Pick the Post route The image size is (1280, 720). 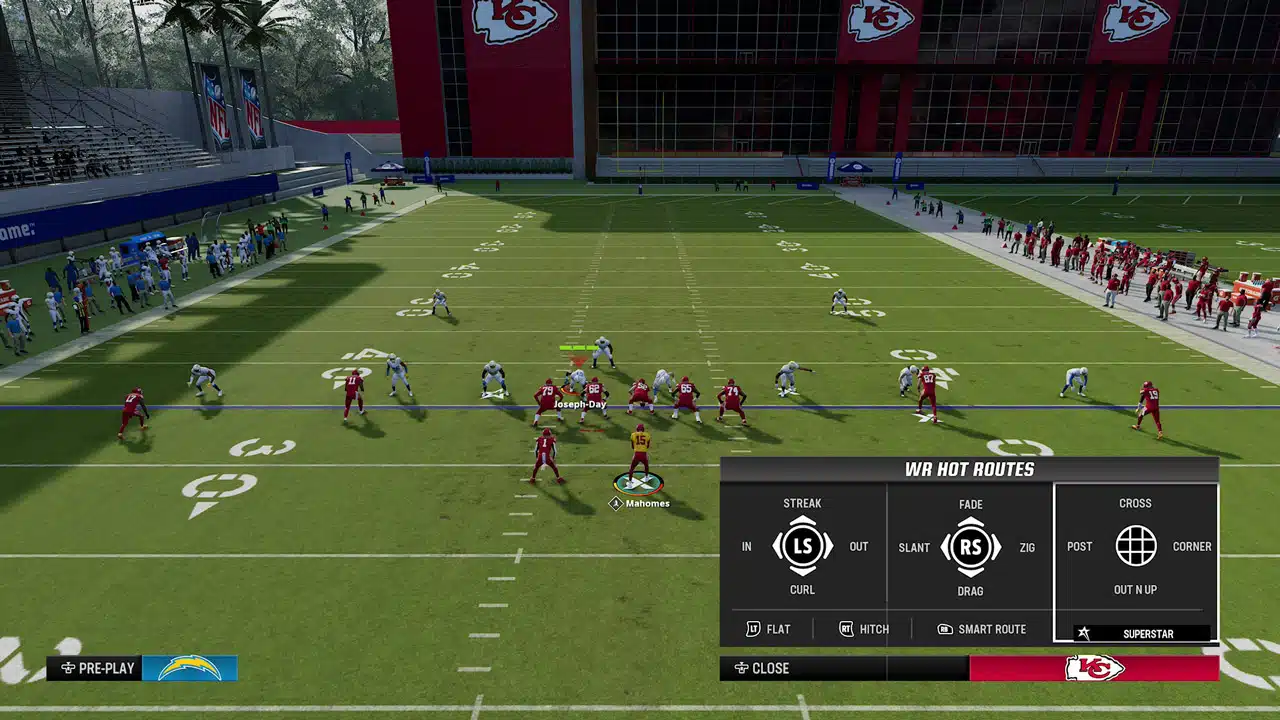point(1079,547)
